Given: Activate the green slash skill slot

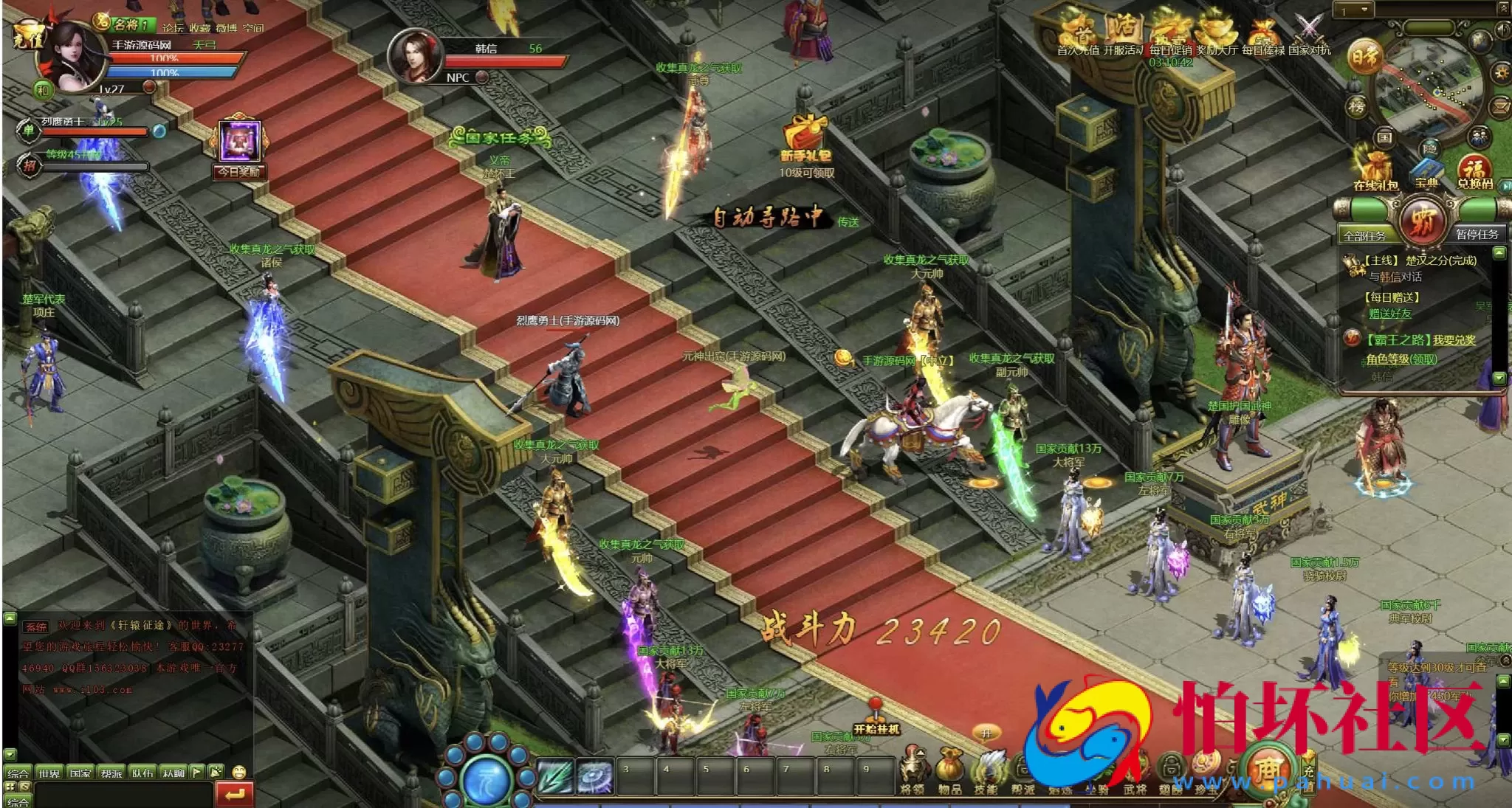Looking at the screenshot, I should click(x=555, y=776).
